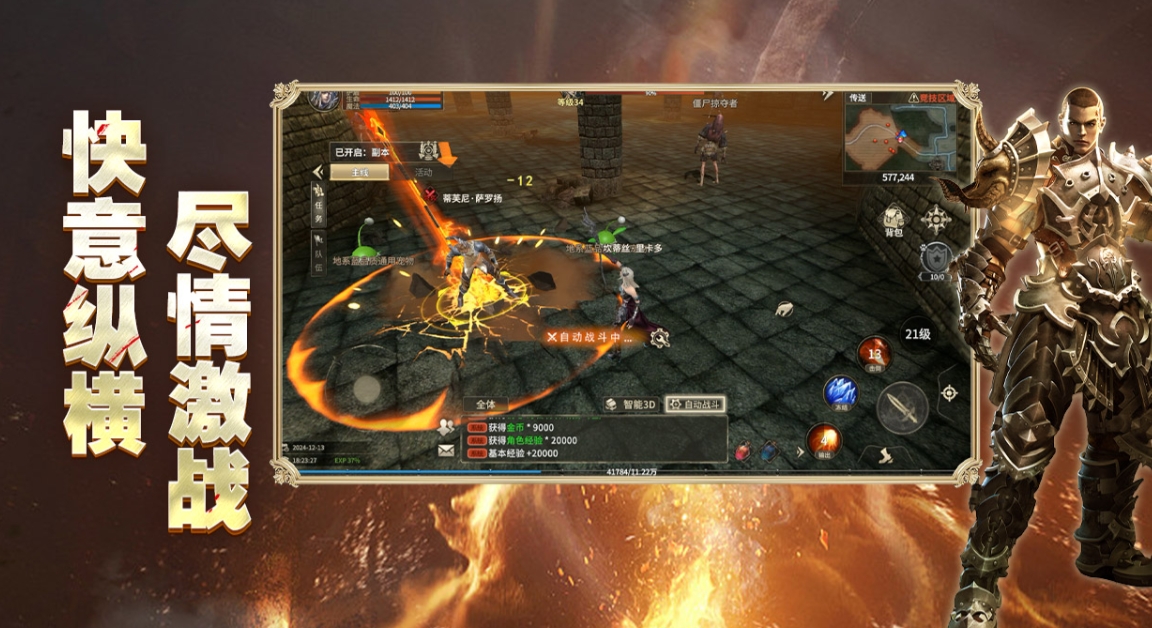Open the 背包 backpack

coord(893,222)
